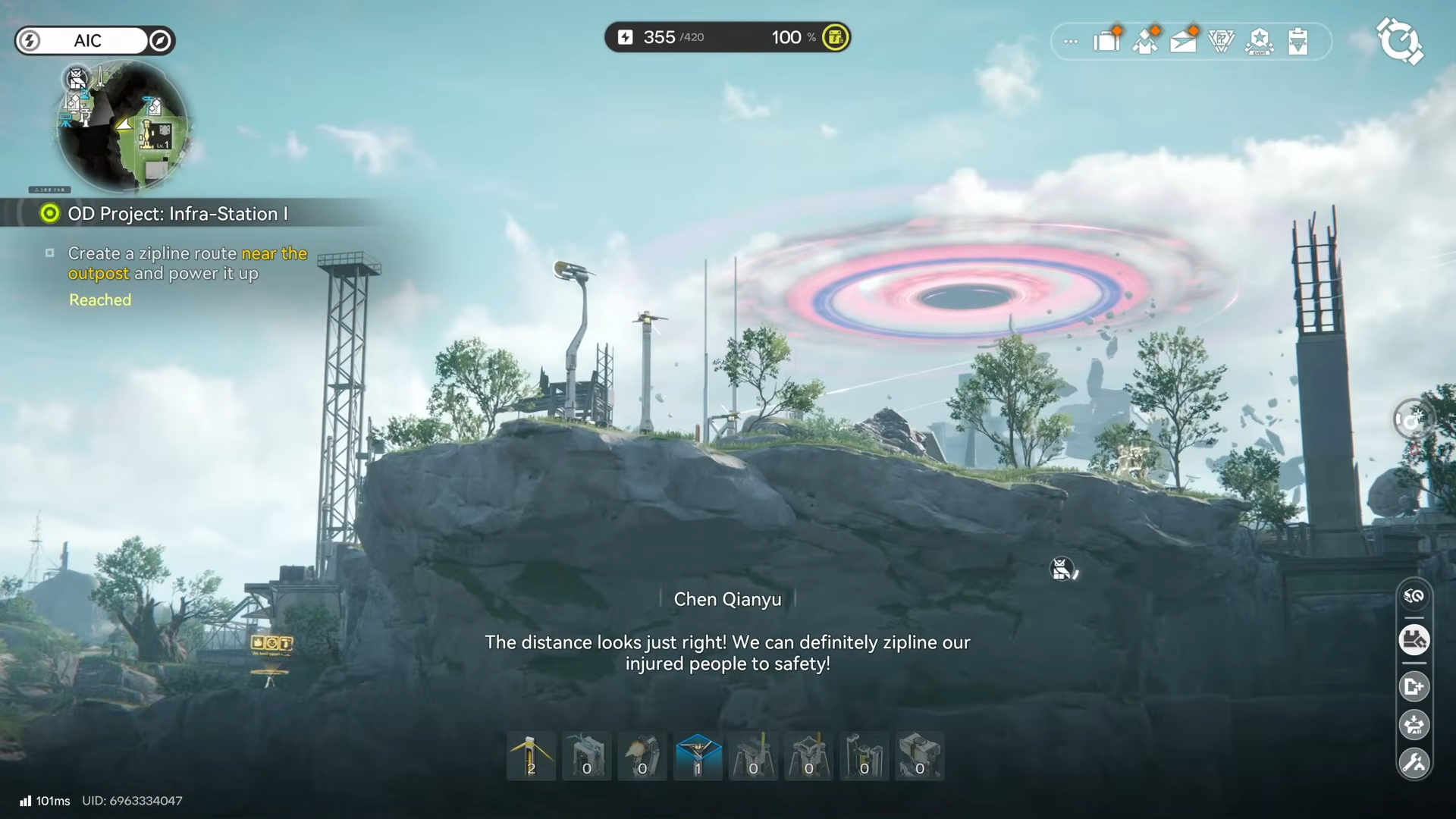Open the backpack briefcase icon
The width and height of the screenshot is (1456, 819).
[x=1107, y=41]
